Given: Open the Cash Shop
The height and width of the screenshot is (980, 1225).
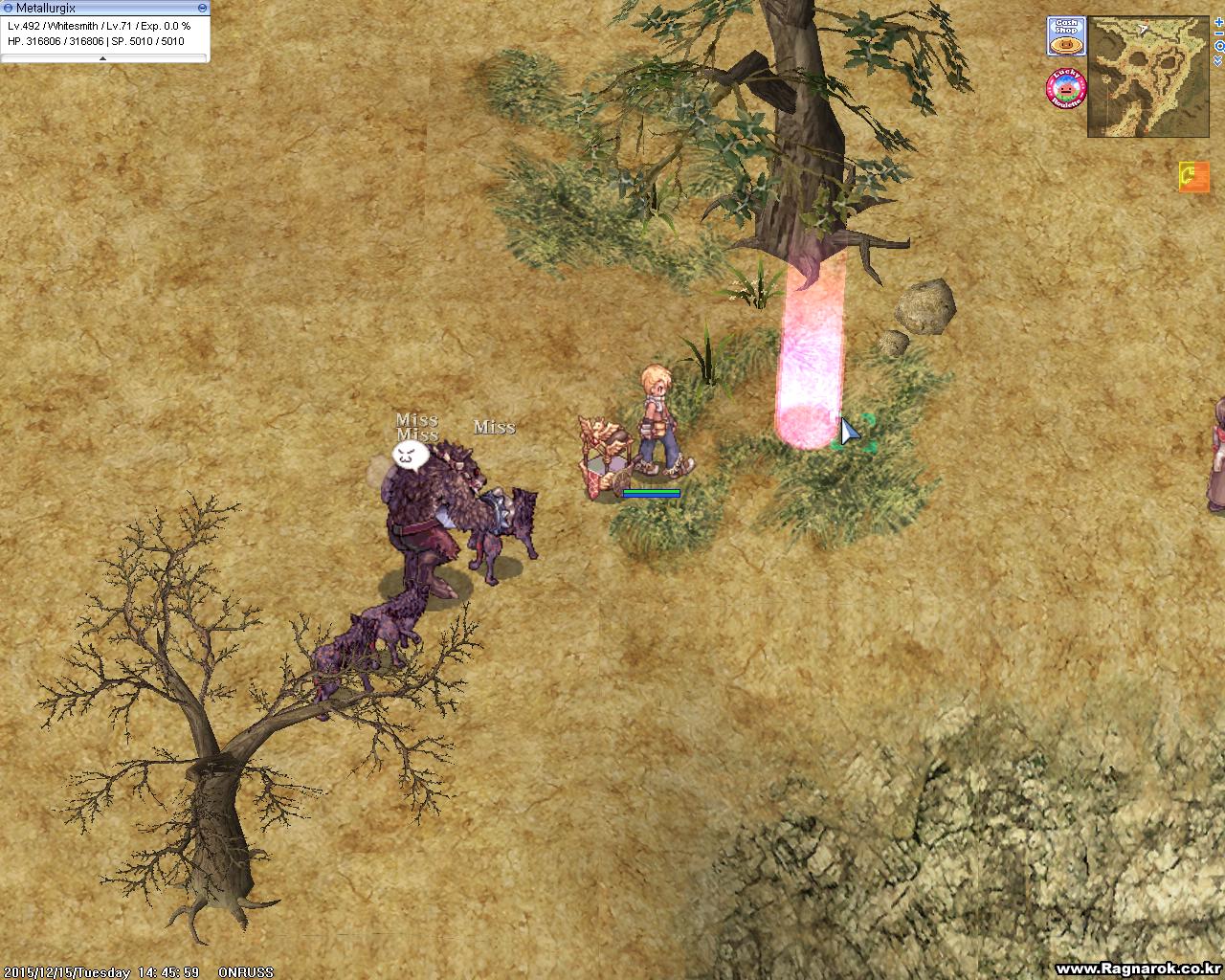Looking at the screenshot, I should 1067,35.
